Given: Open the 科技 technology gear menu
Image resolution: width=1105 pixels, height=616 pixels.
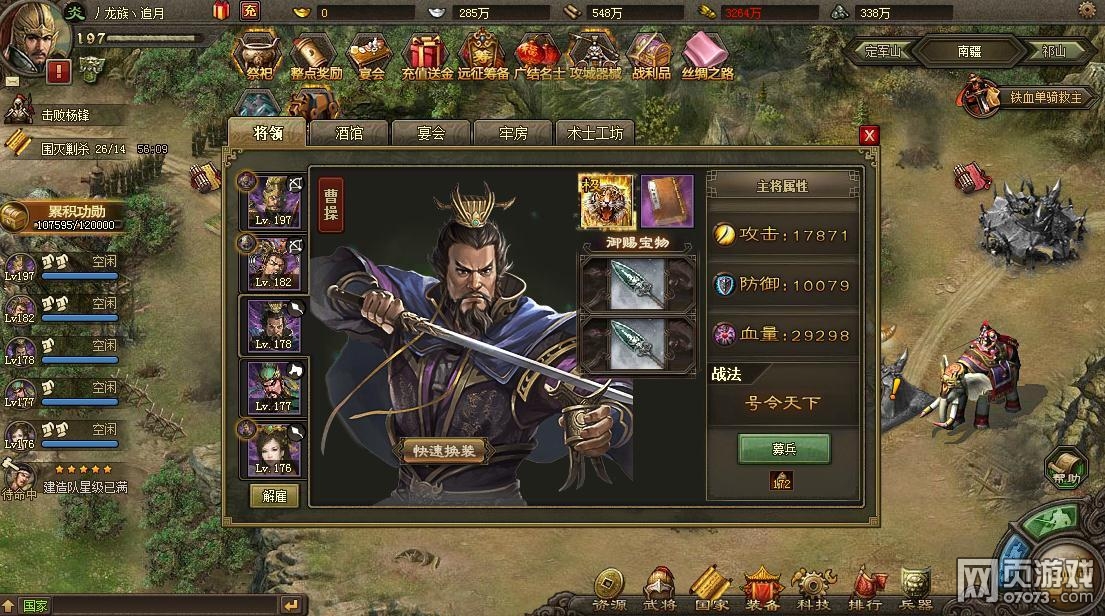Looking at the screenshot, I should [813, 588].
